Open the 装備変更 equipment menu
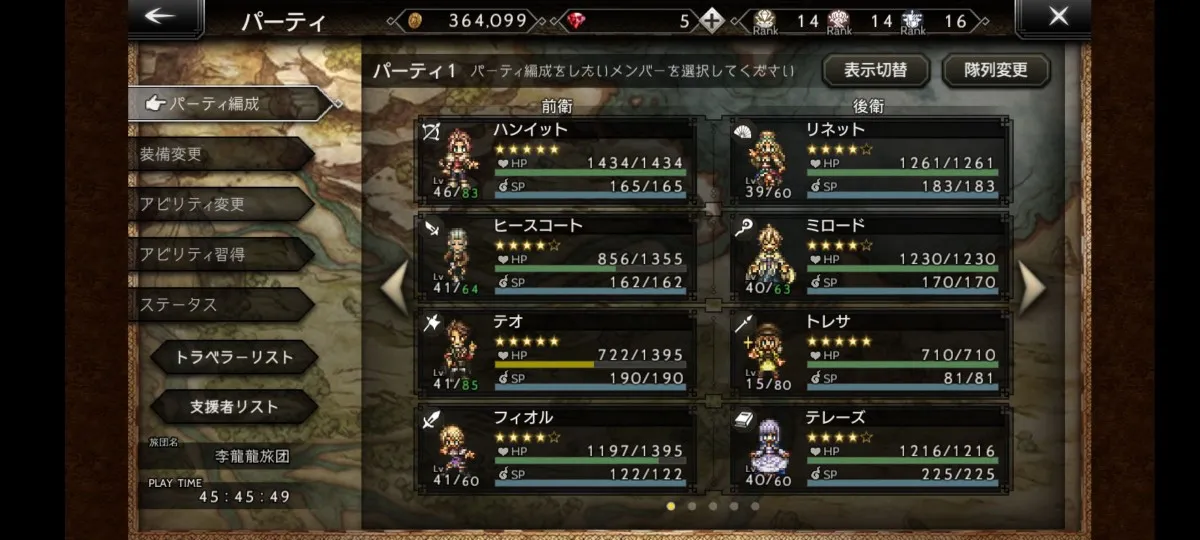 tap(220, 154)
